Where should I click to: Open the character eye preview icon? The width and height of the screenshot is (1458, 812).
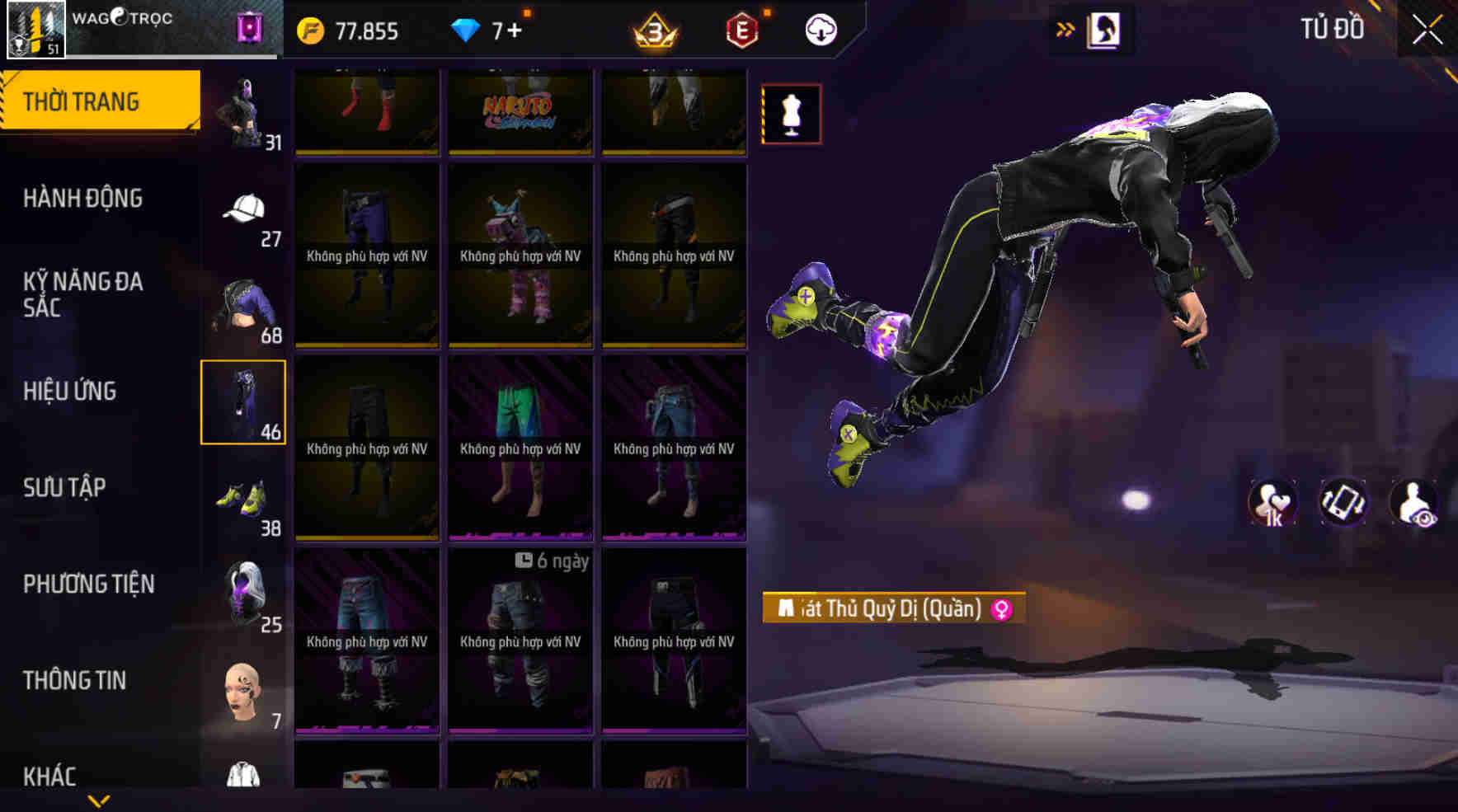(x=1415, y=501)
